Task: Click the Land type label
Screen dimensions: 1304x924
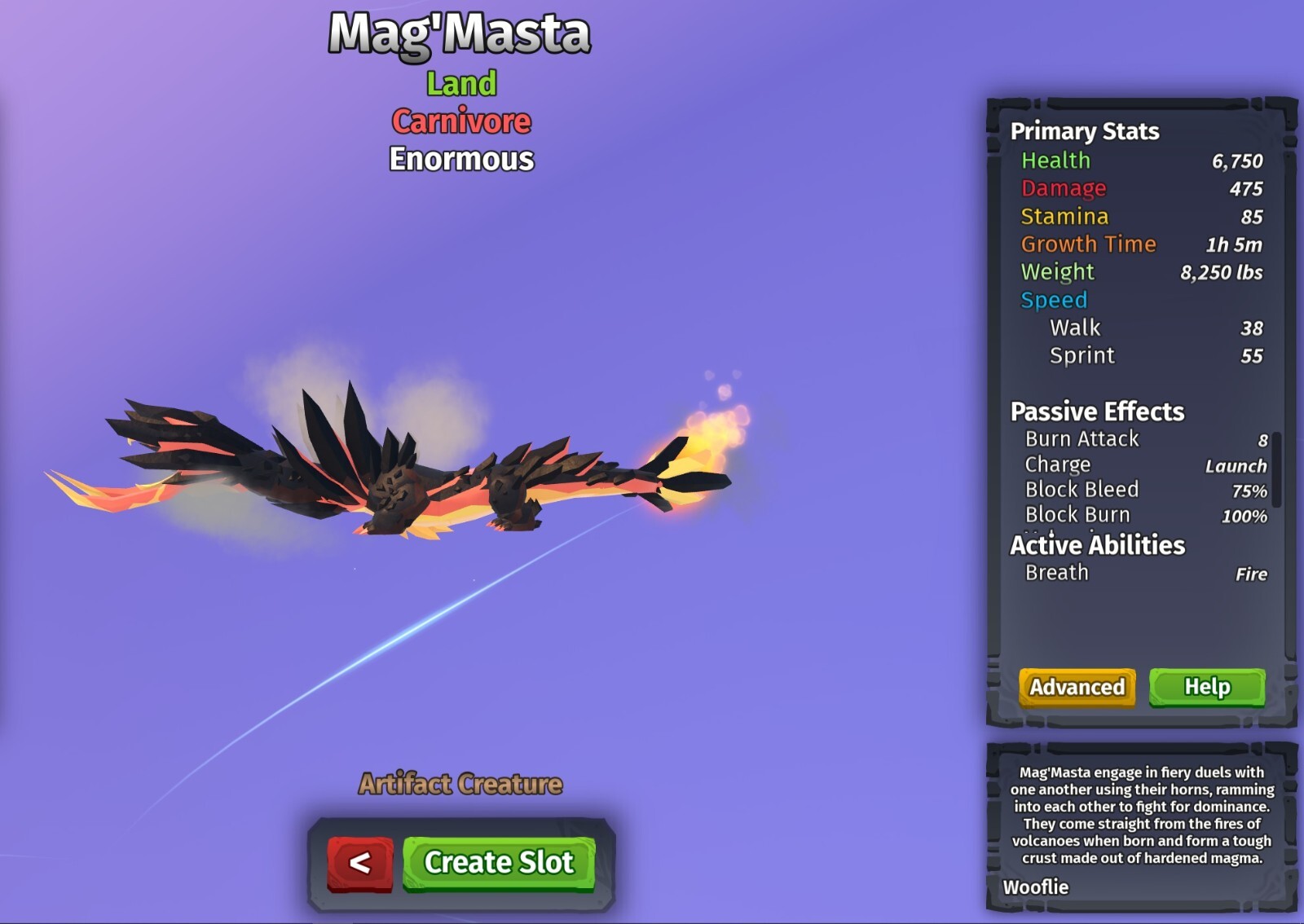Action: tap(460, 82)
